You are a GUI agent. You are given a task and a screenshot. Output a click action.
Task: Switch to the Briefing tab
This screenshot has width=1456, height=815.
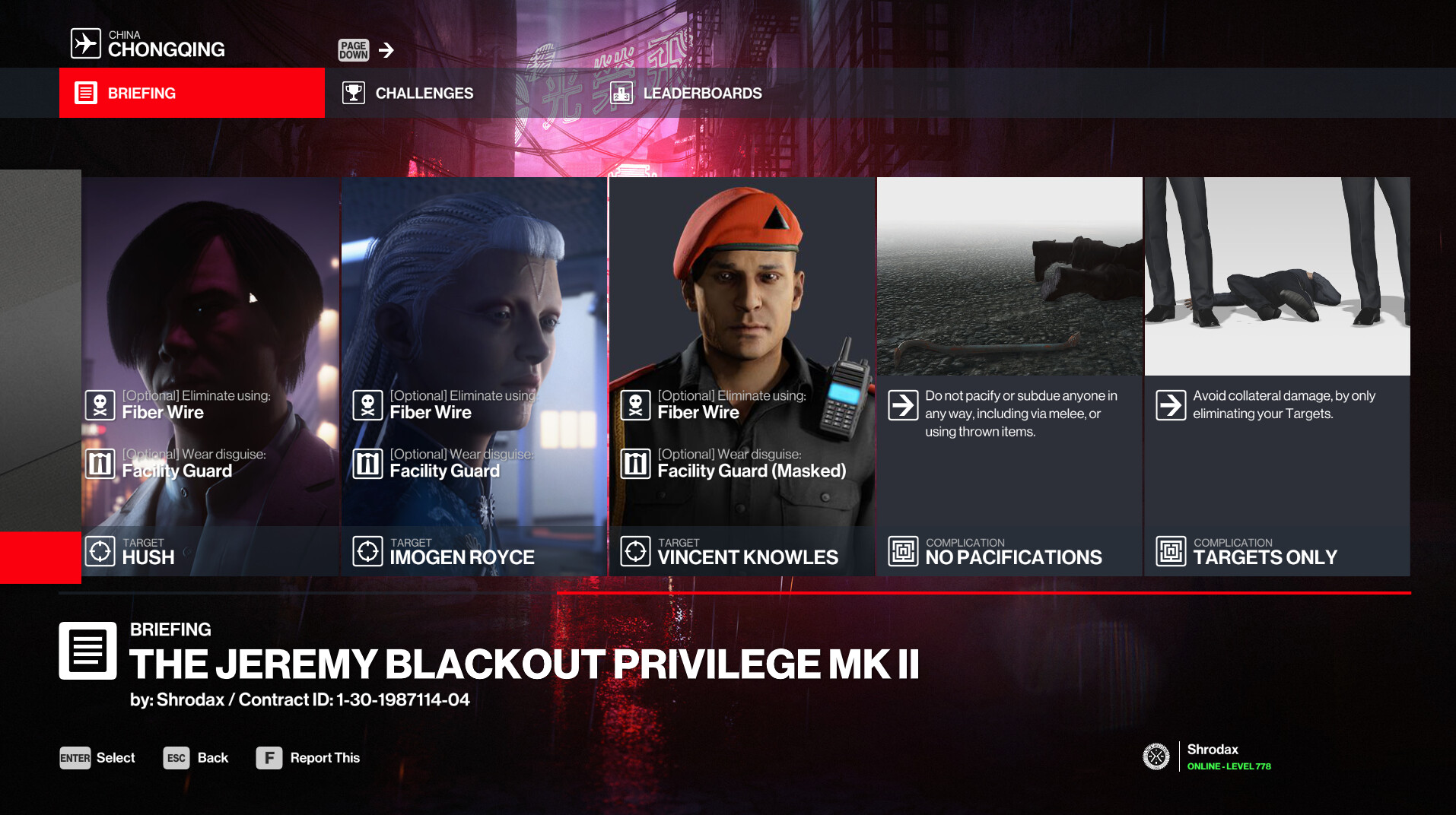tap(192, 93)
